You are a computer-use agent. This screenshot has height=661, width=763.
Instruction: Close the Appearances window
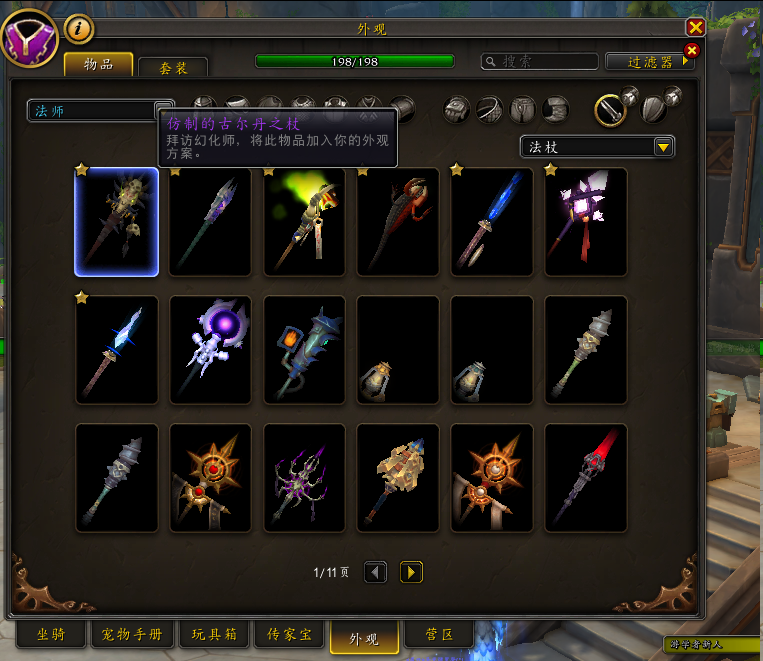point(696,28)
